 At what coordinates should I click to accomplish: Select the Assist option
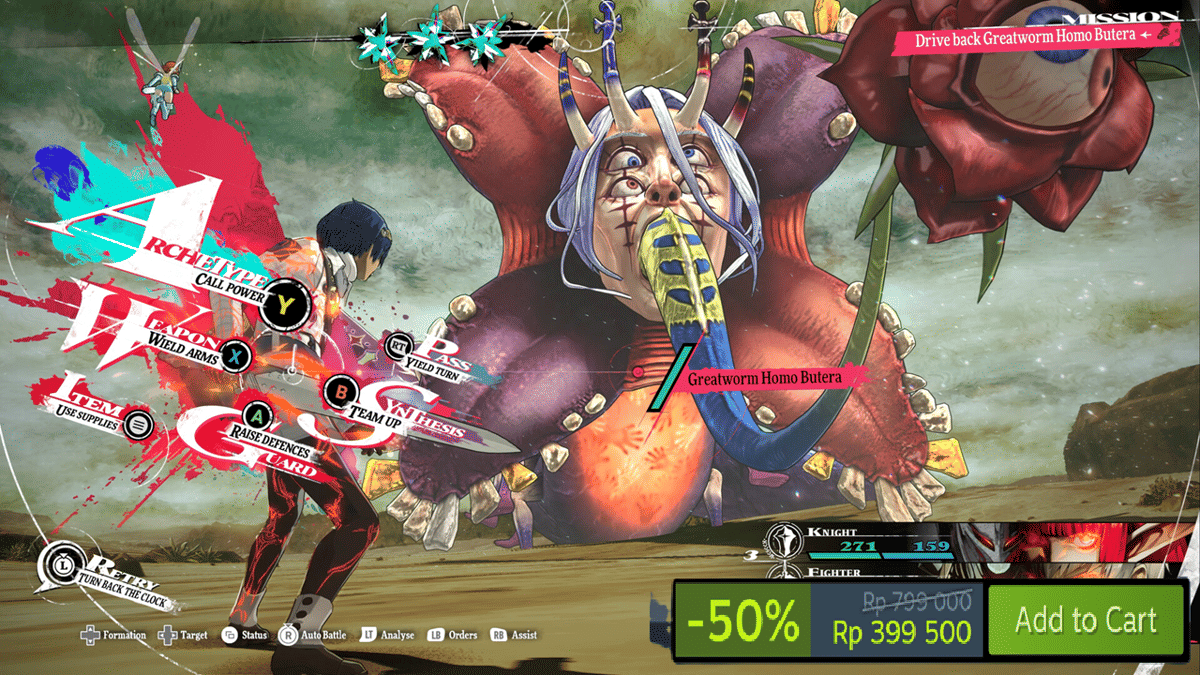point(514,635)
